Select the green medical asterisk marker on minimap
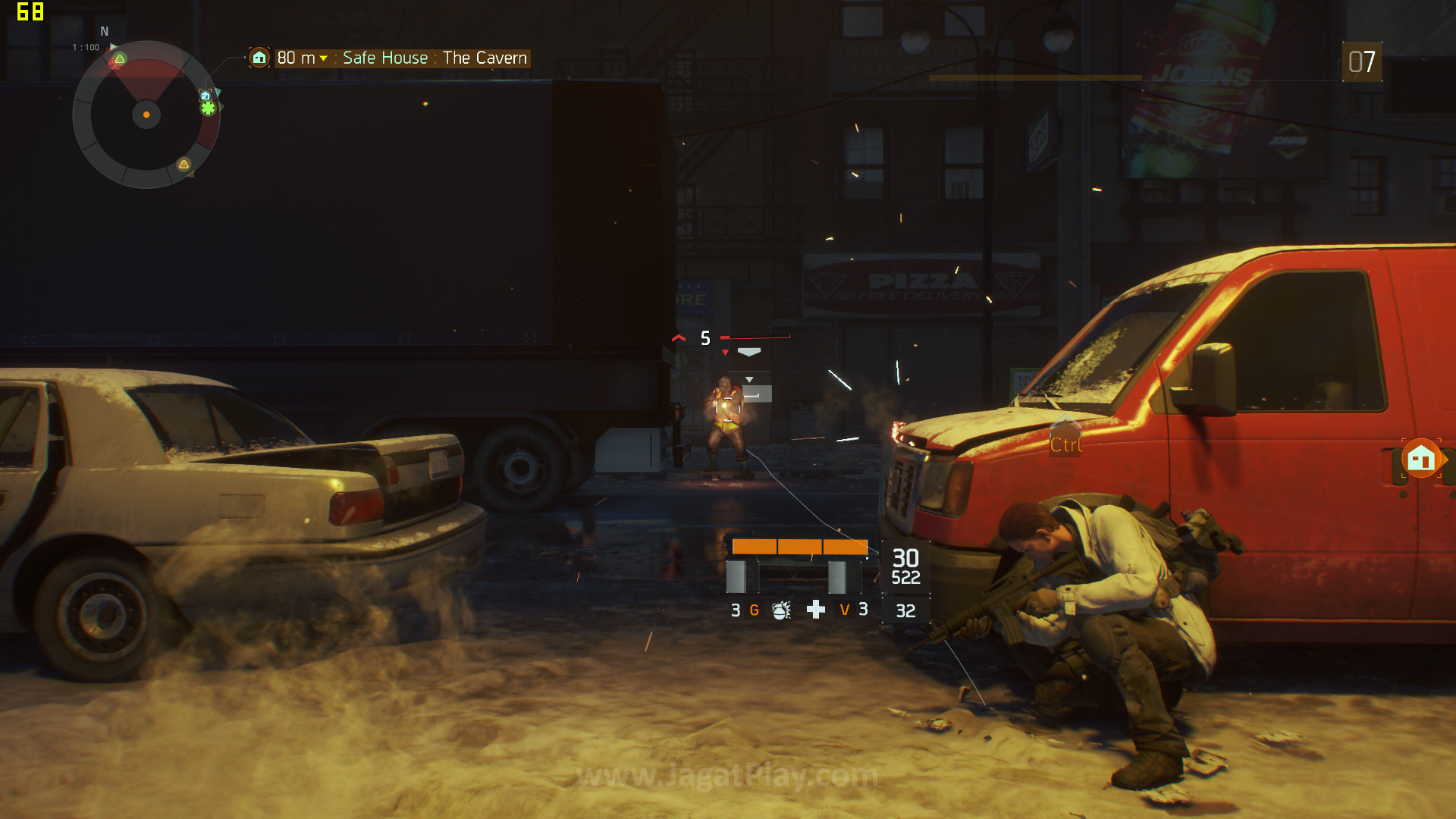This screenshot has width=1456, height=819. tap(208, 108)
